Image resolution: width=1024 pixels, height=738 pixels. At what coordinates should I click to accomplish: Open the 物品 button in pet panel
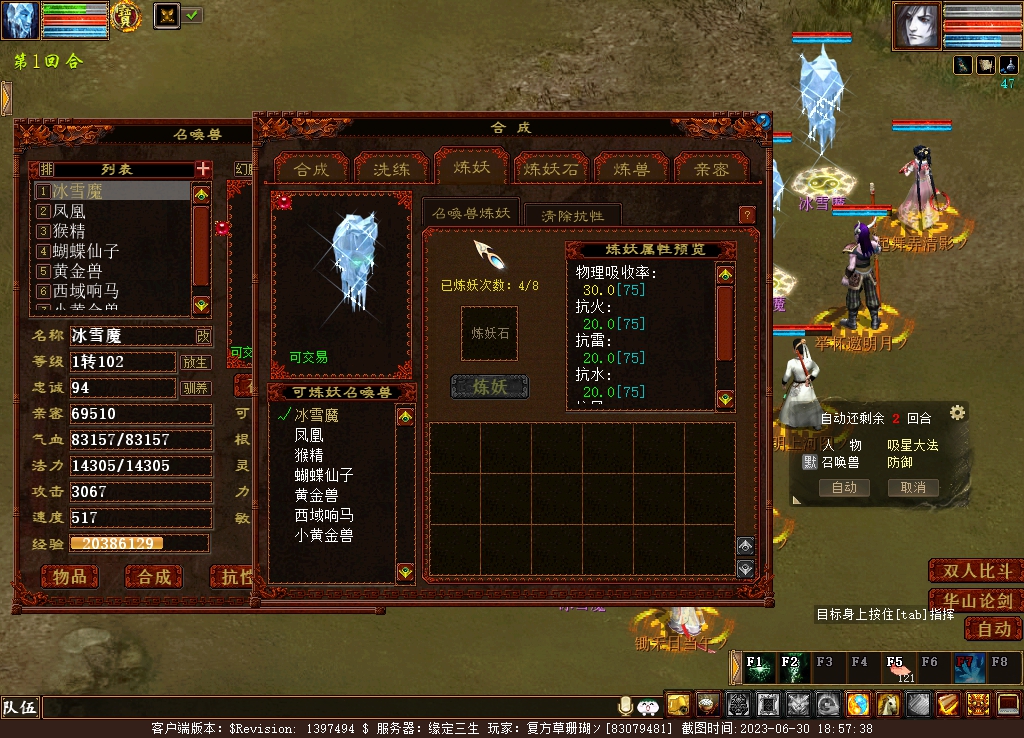point(70,577)
